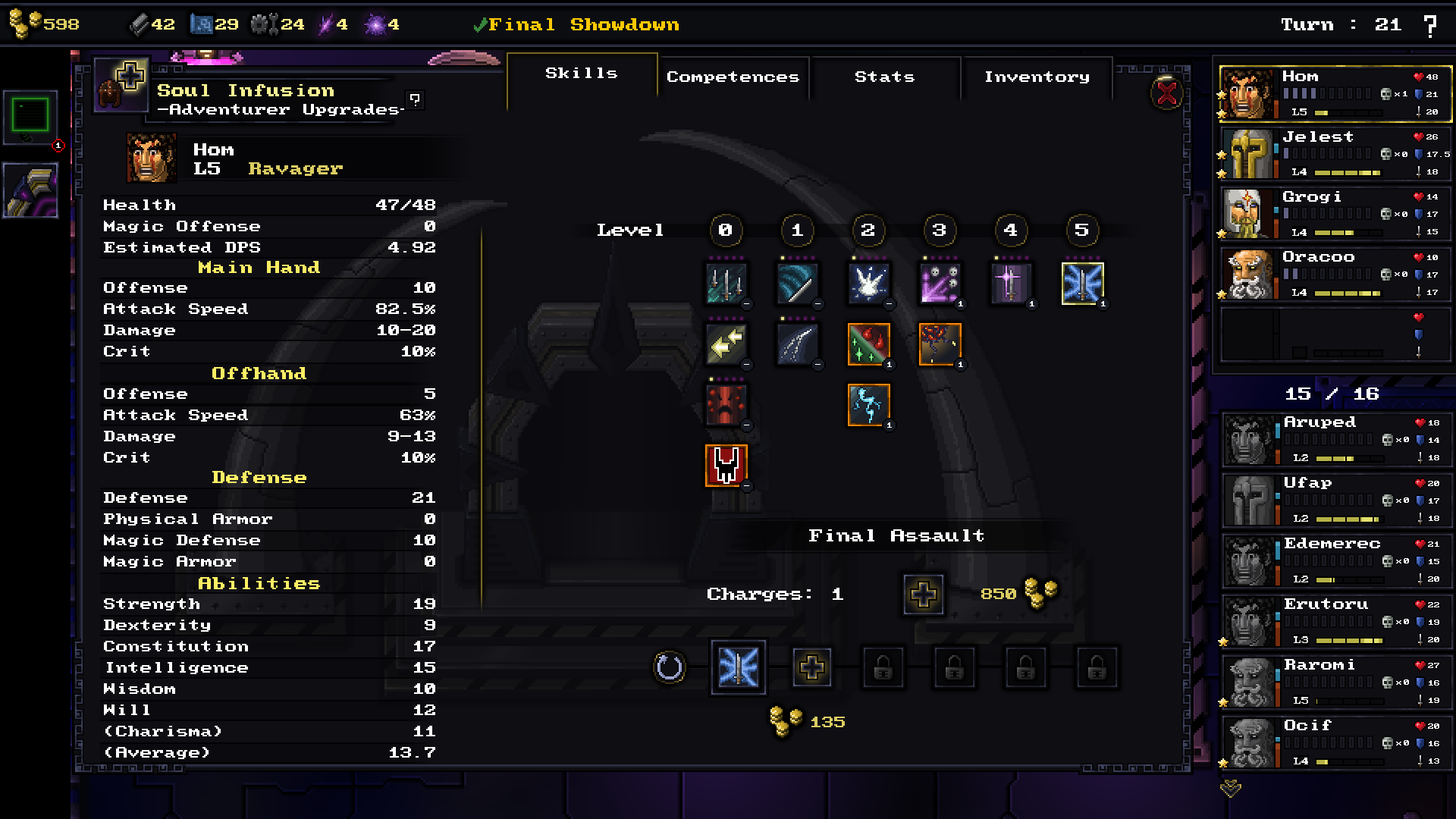
Task: Open the Stats tab
Action: pos(884,77)
